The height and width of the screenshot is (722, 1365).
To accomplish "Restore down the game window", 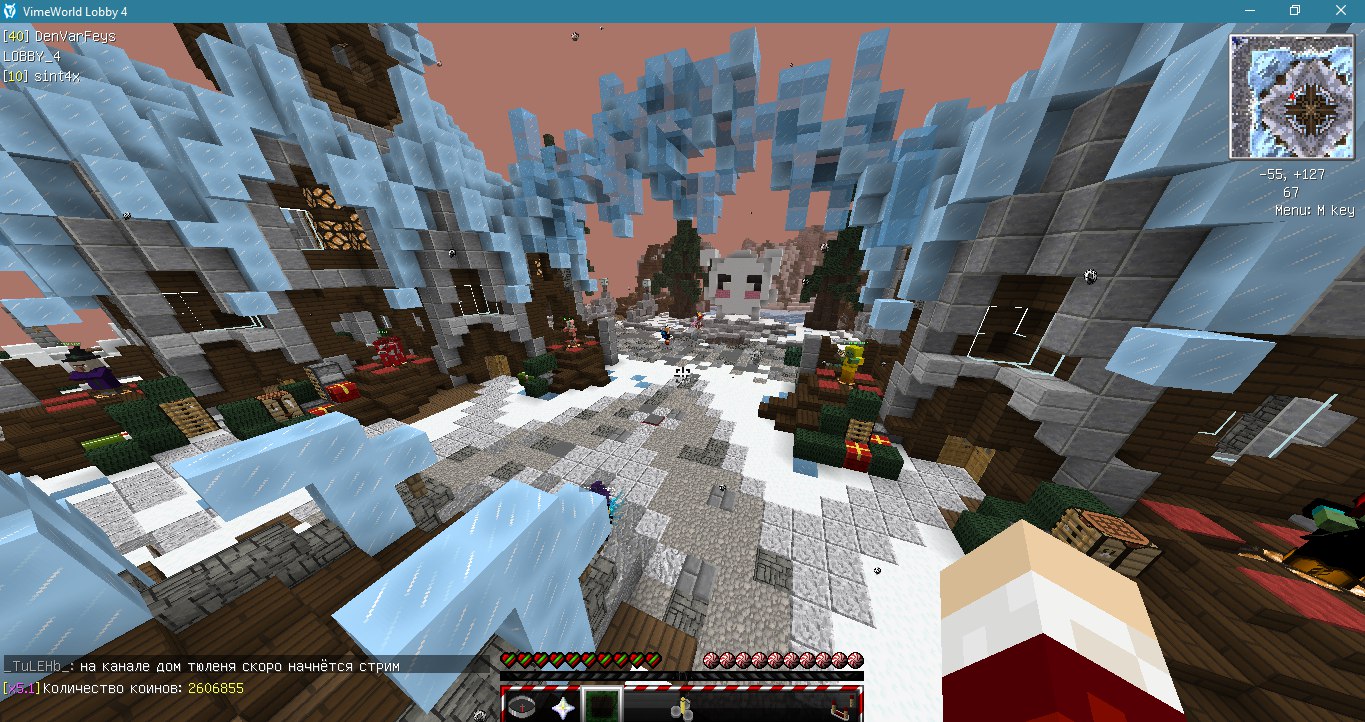I will 1295,10.
